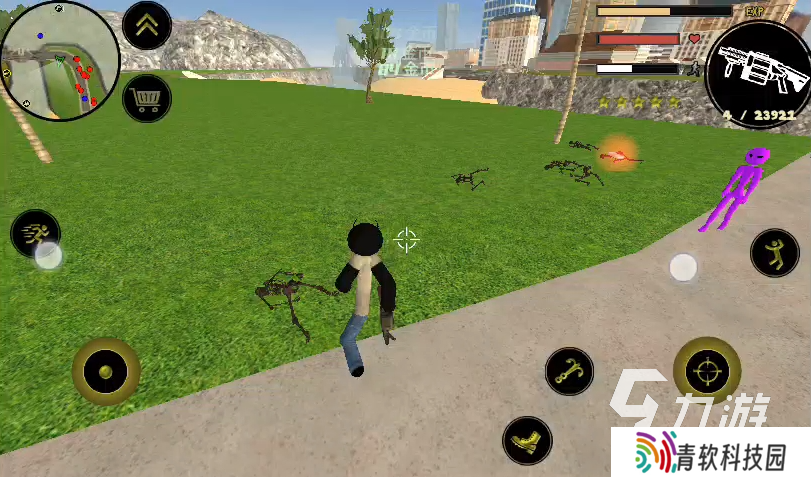This screenshot has width=811, height=477.
Task: Fire weapon with the crosshair button
Action: coord(707,371)
